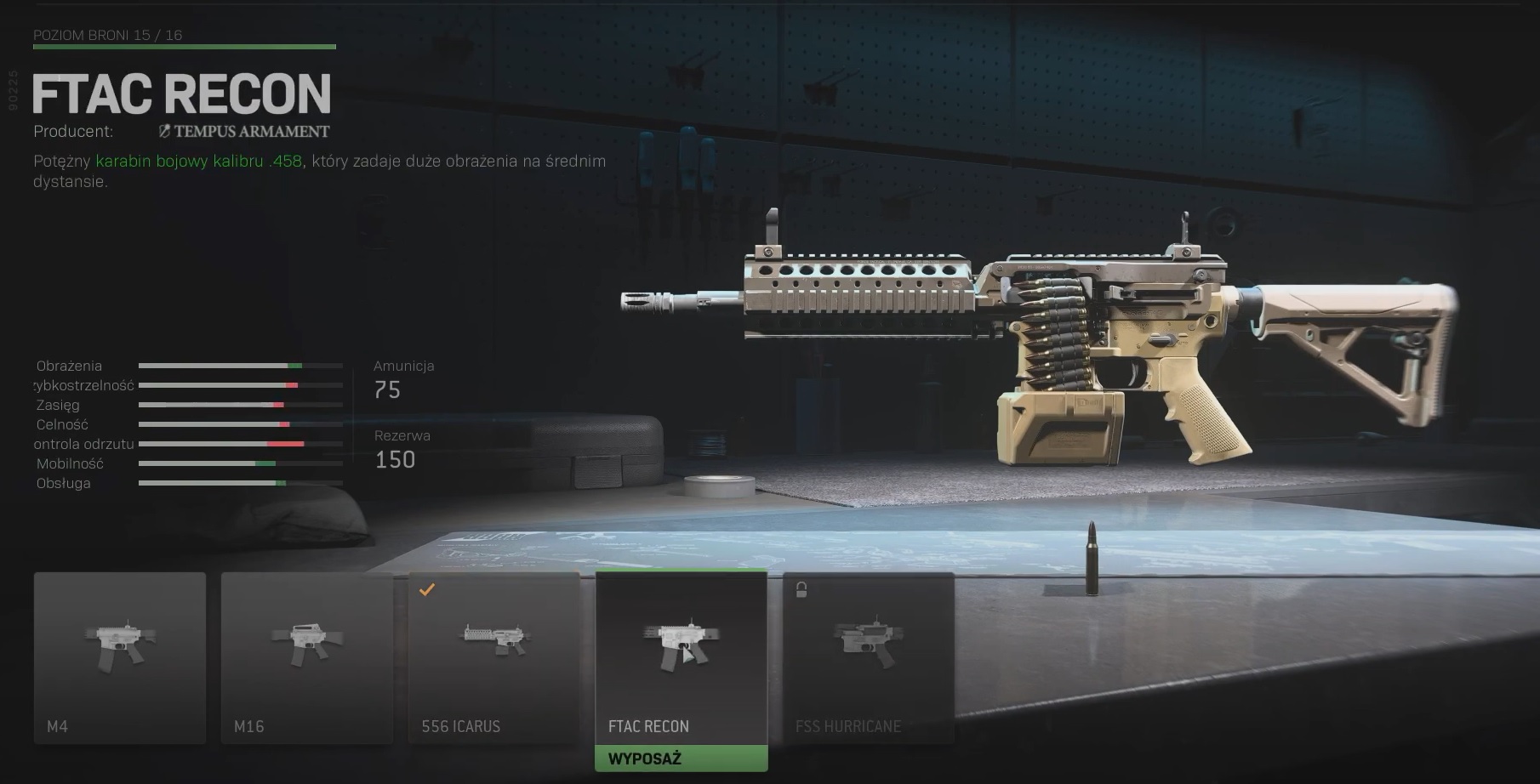Choose the M16 weapon tile

307,657
